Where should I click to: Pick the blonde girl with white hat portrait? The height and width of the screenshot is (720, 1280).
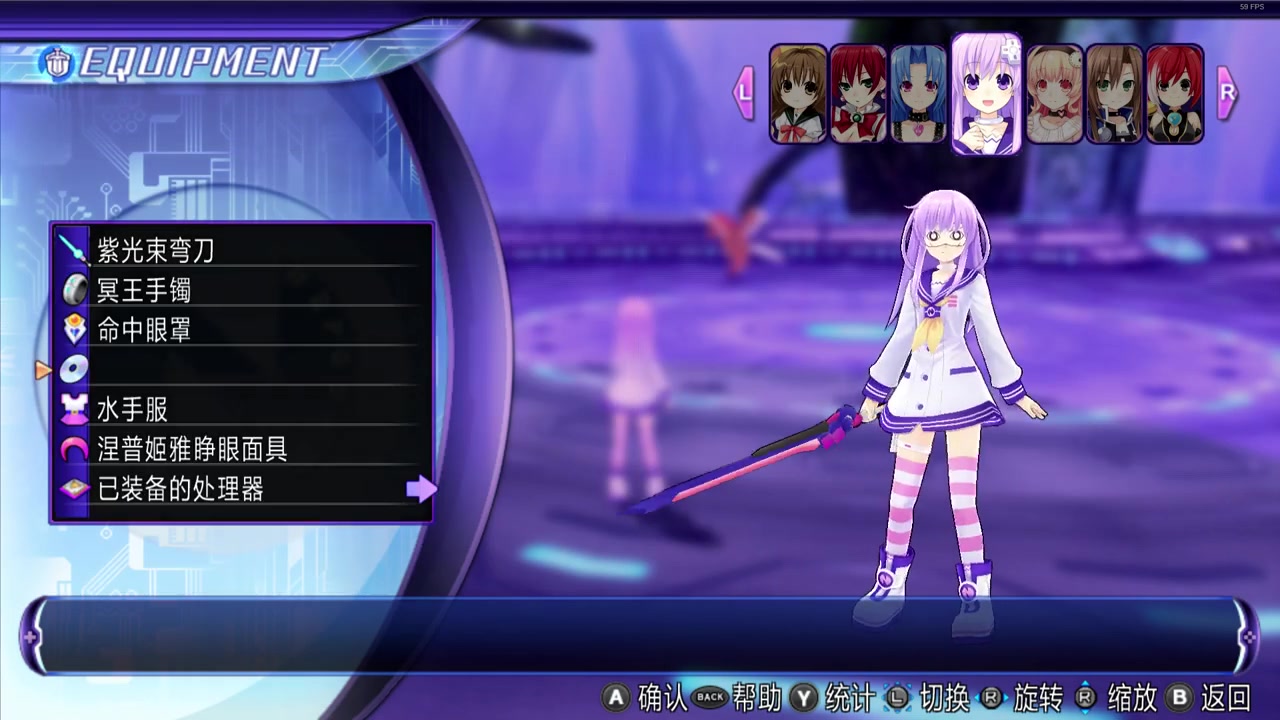tap(1055, 94)
